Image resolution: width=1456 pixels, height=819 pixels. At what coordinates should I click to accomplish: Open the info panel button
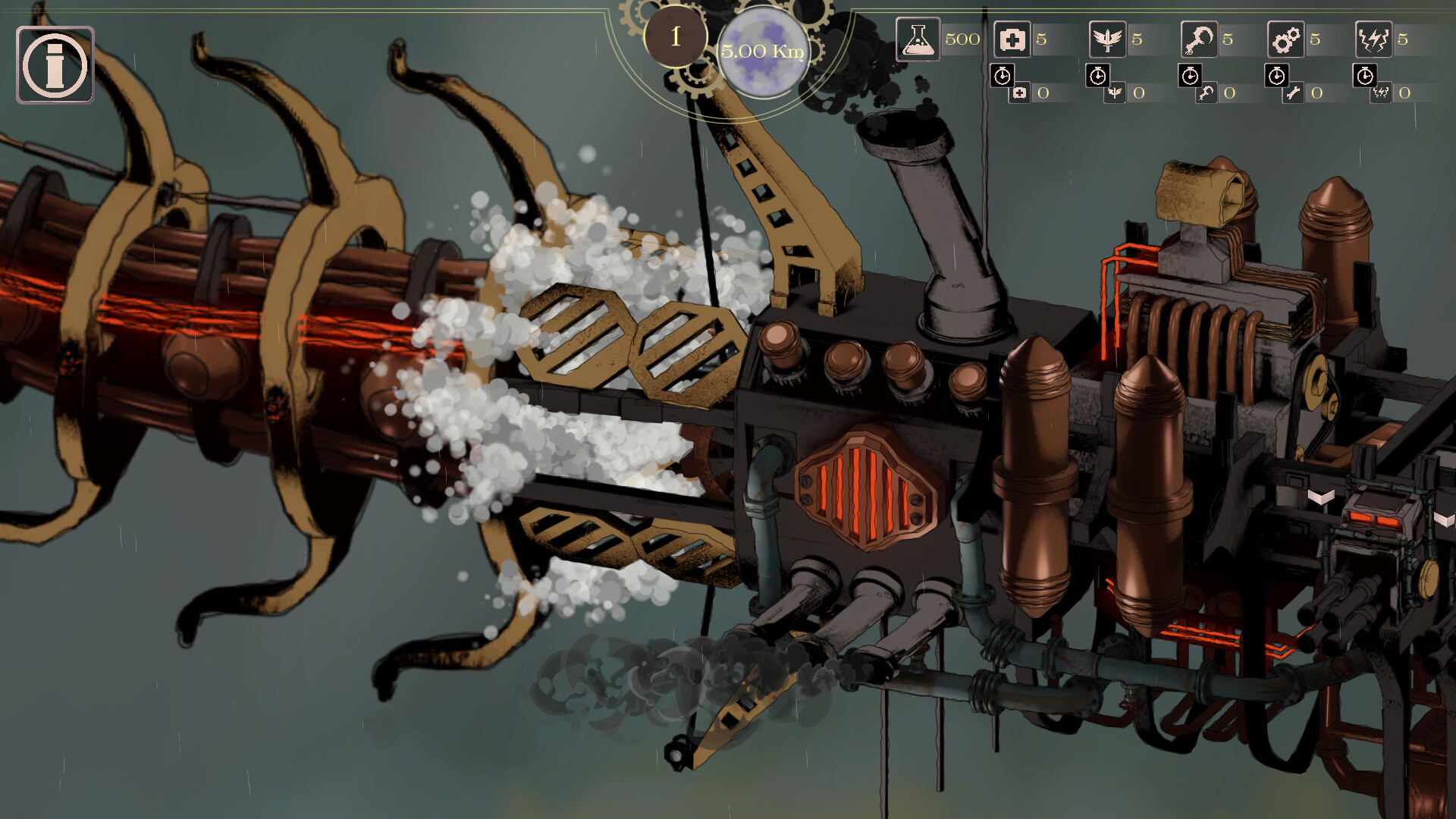tap(55, 64)
